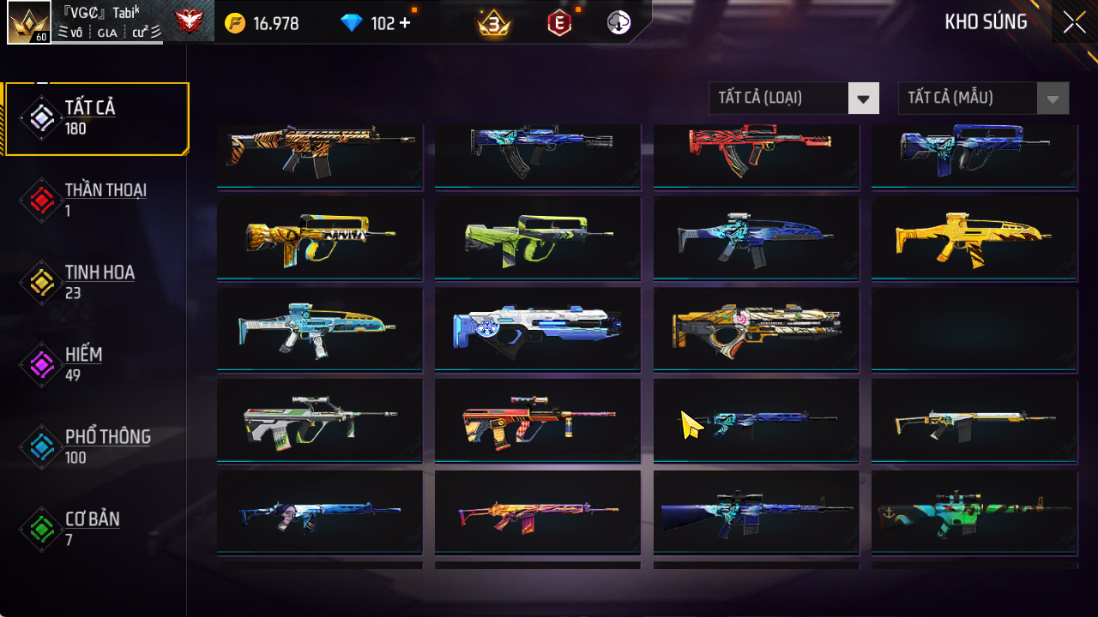1098x617 pixels.
Task: Open the player profile avatar
Action: 29,23
